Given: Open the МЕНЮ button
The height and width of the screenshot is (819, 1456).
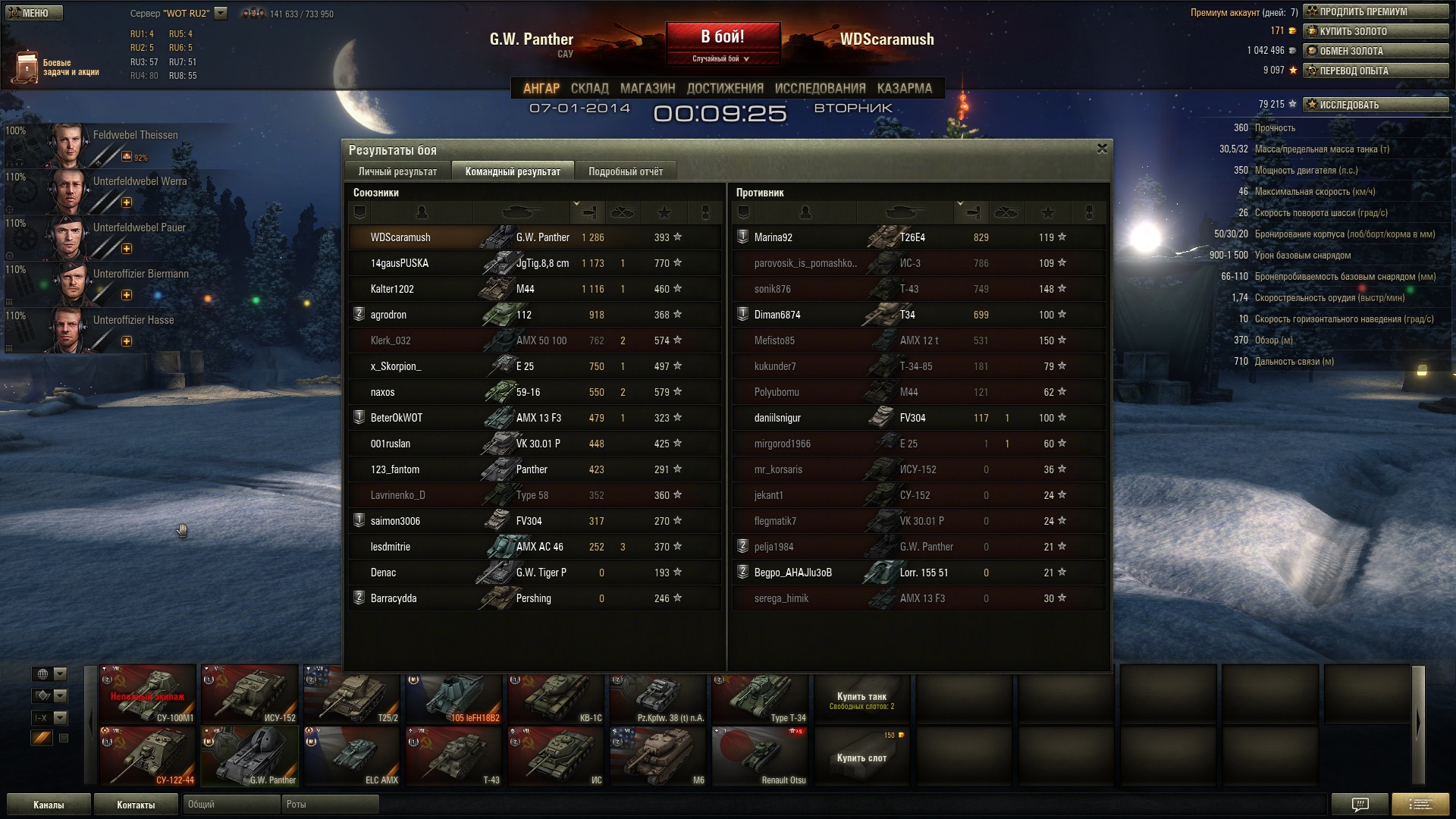Looking at the screenshot, I should click(35, 13).
